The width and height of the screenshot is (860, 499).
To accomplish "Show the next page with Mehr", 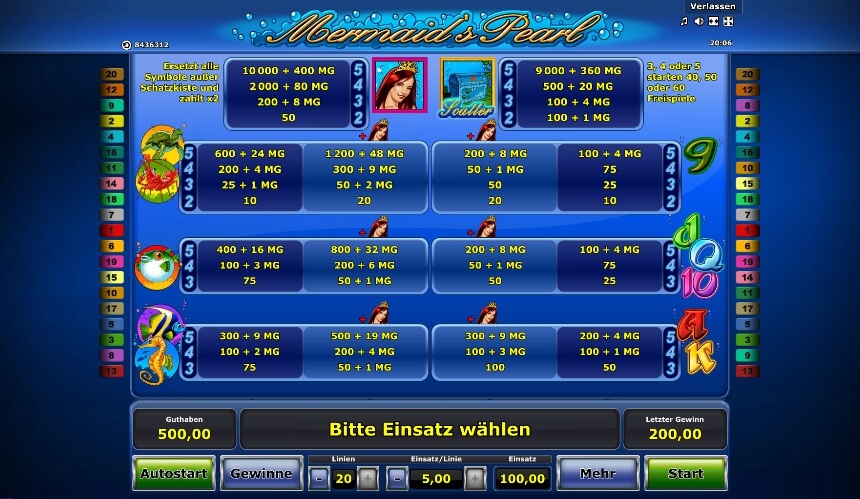I will click(597, 474).
